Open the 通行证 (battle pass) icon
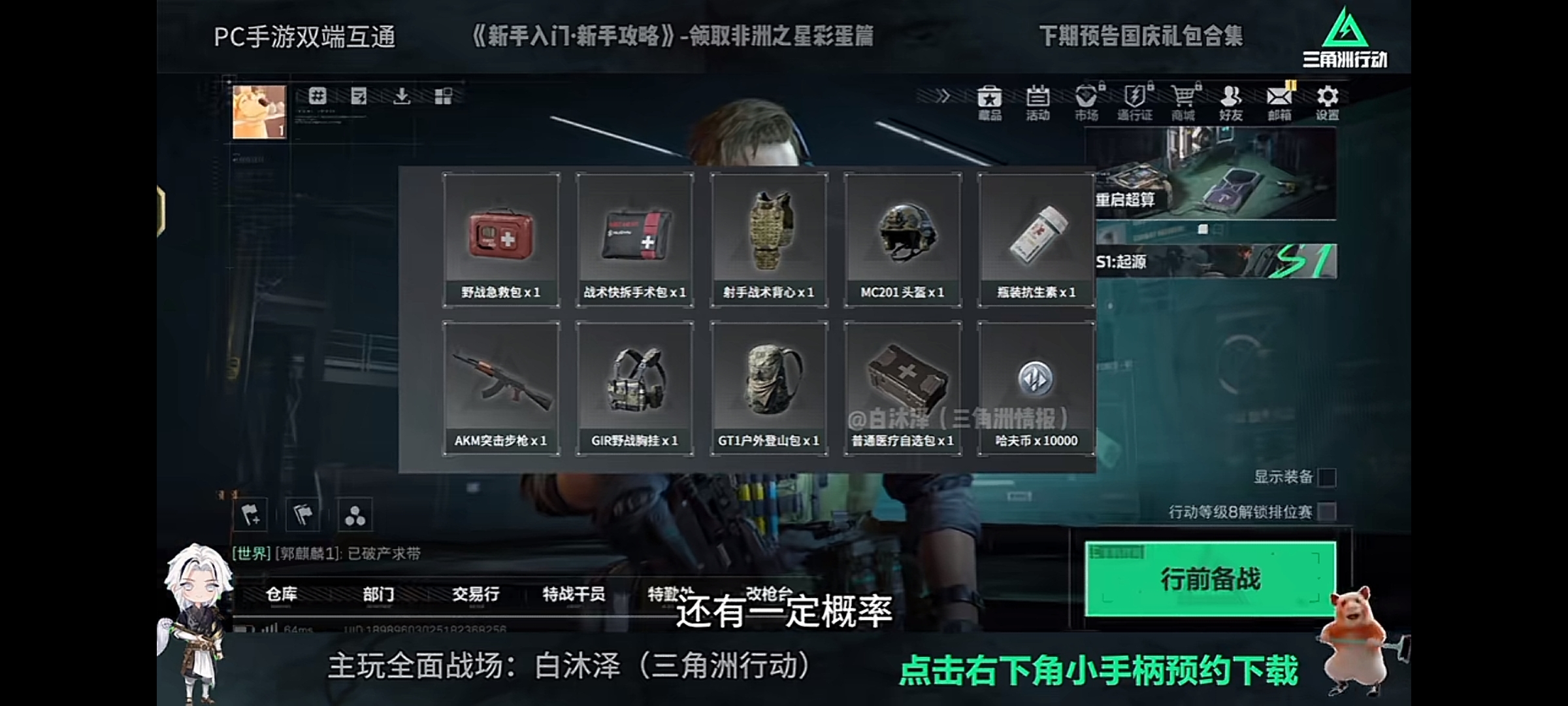Viewport: 1568px width, 706px height. tap(1135, 101)
